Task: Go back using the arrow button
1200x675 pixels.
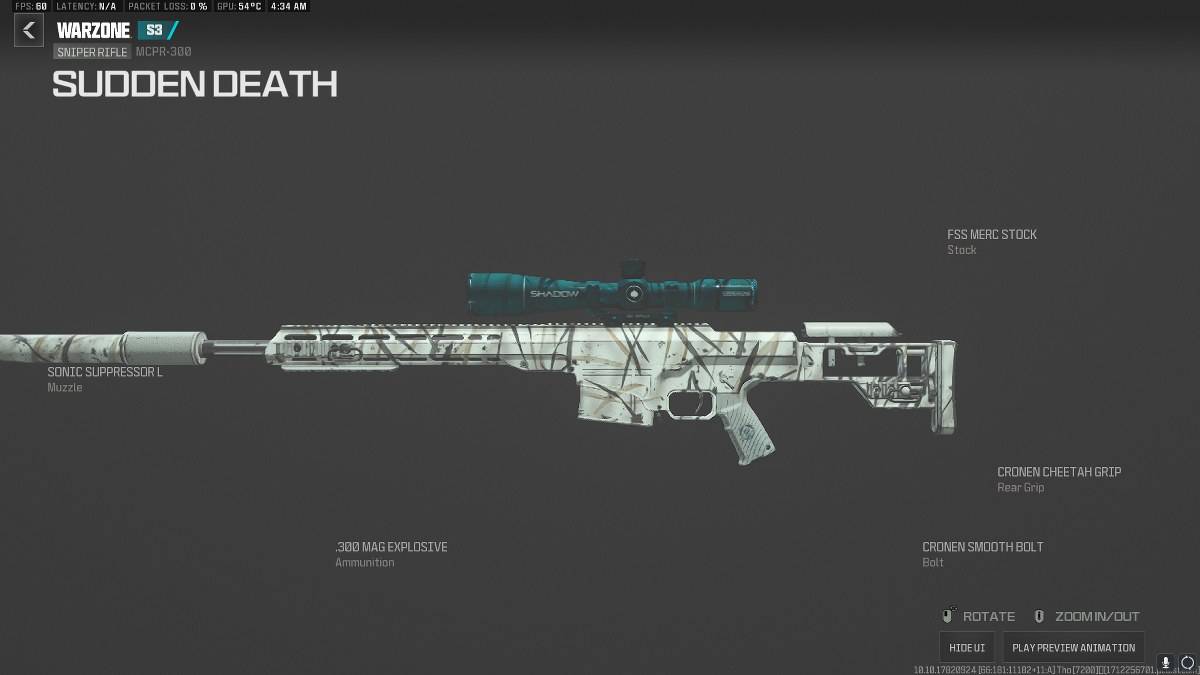Action: click(x=28, y=30)
